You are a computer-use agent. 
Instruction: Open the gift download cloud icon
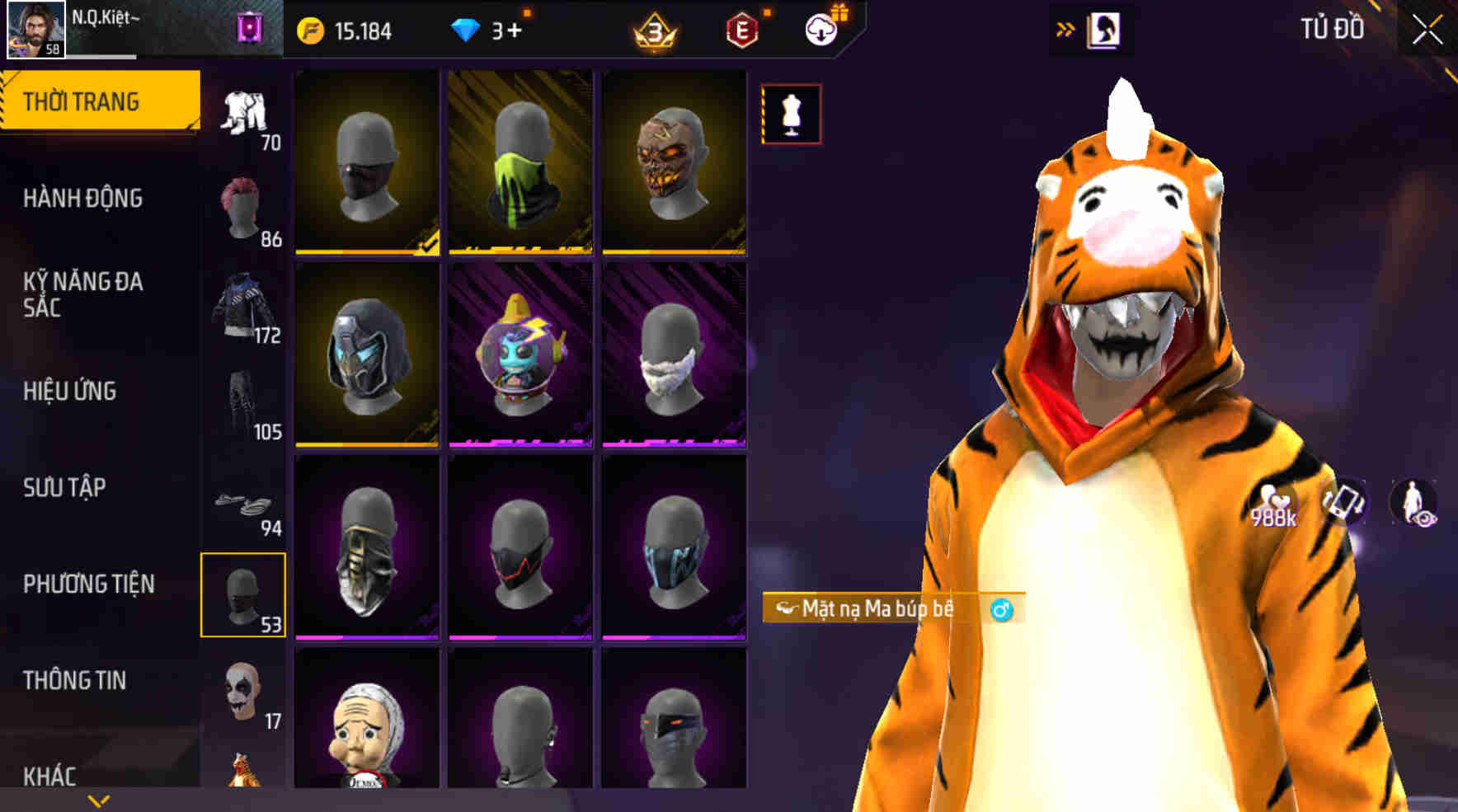820,31
